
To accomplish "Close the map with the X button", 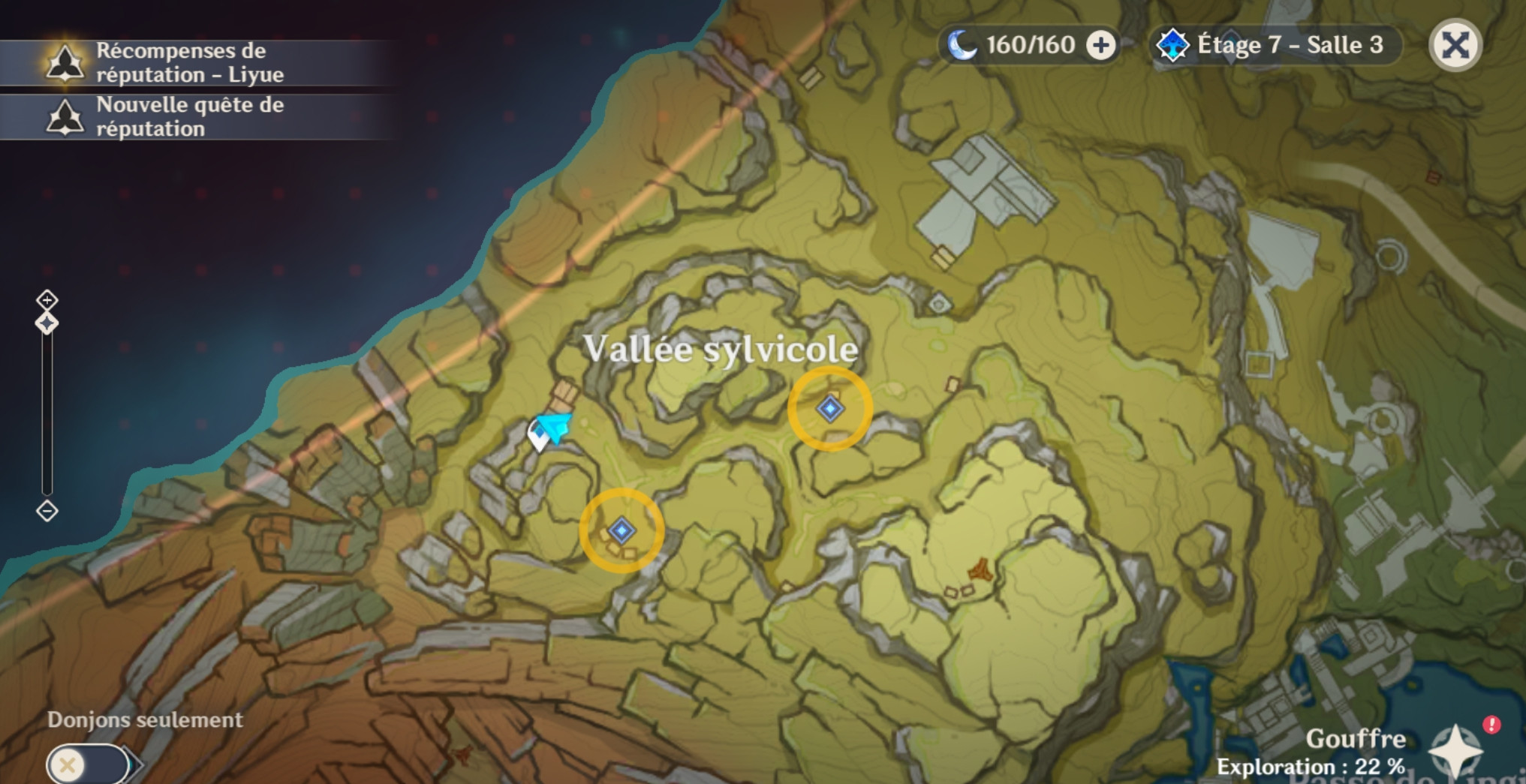I will point(1455,46).
